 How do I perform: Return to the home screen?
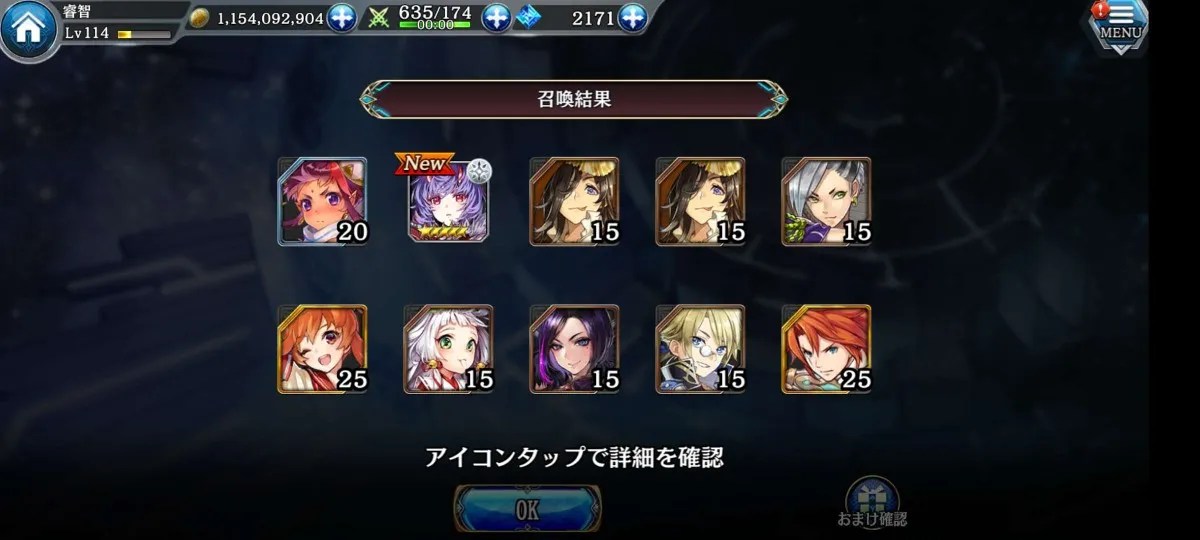coord(28,28)
